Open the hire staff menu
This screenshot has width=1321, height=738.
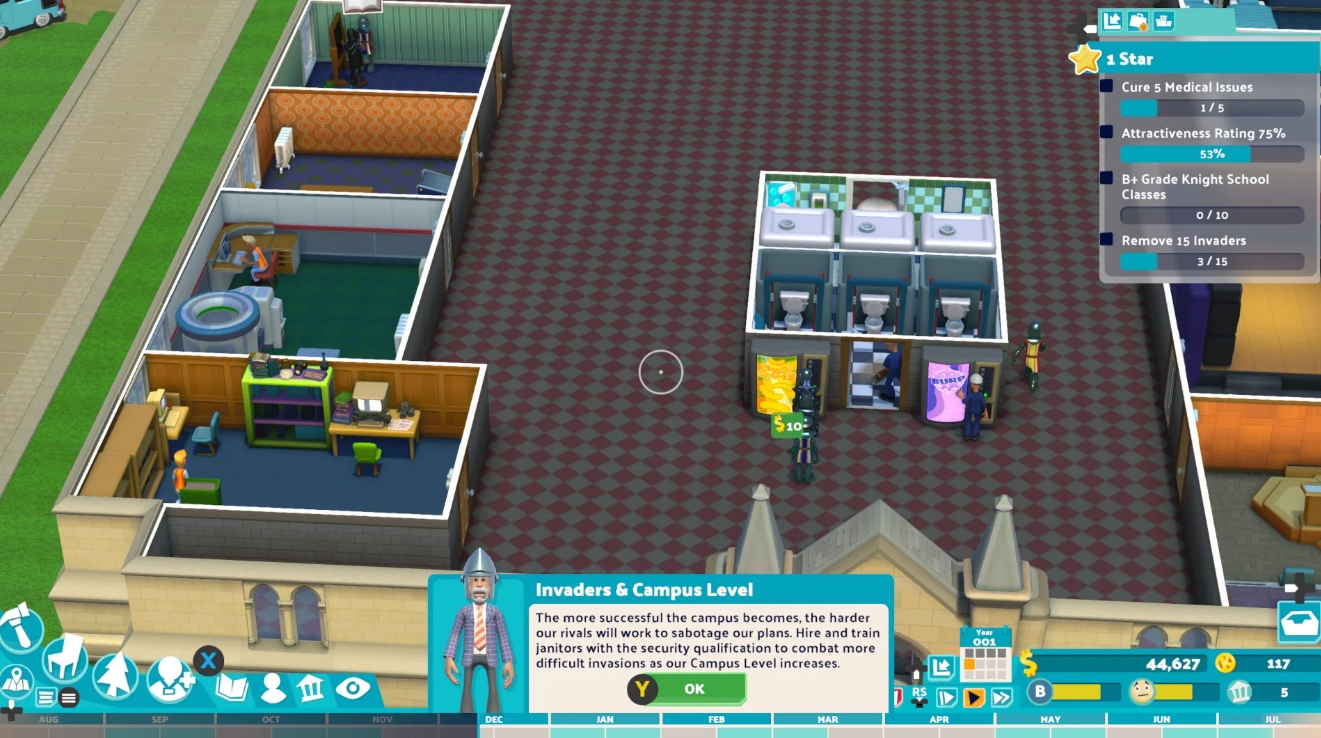point(169,680)
